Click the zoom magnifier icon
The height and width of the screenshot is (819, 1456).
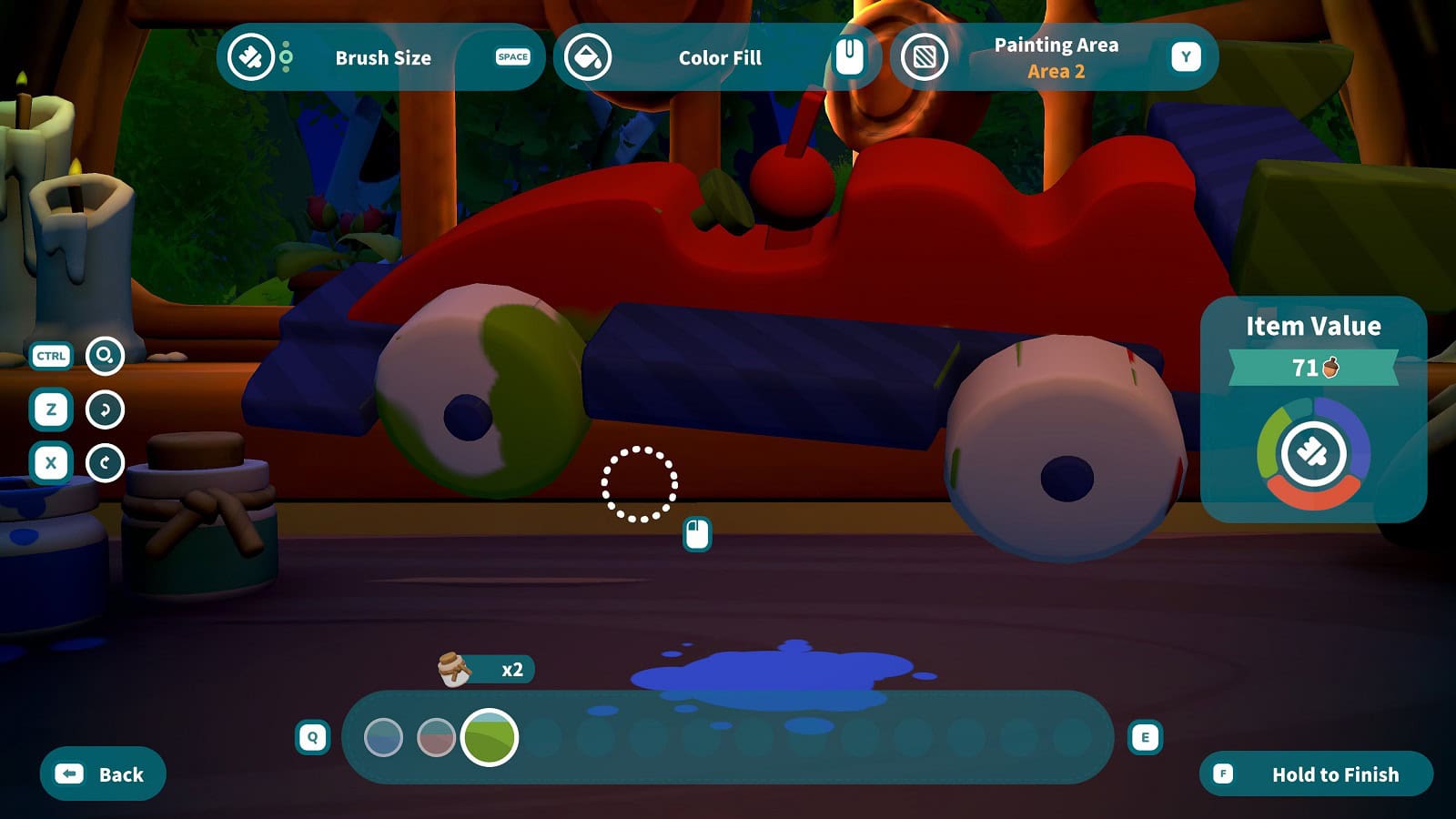coord(105,356)
